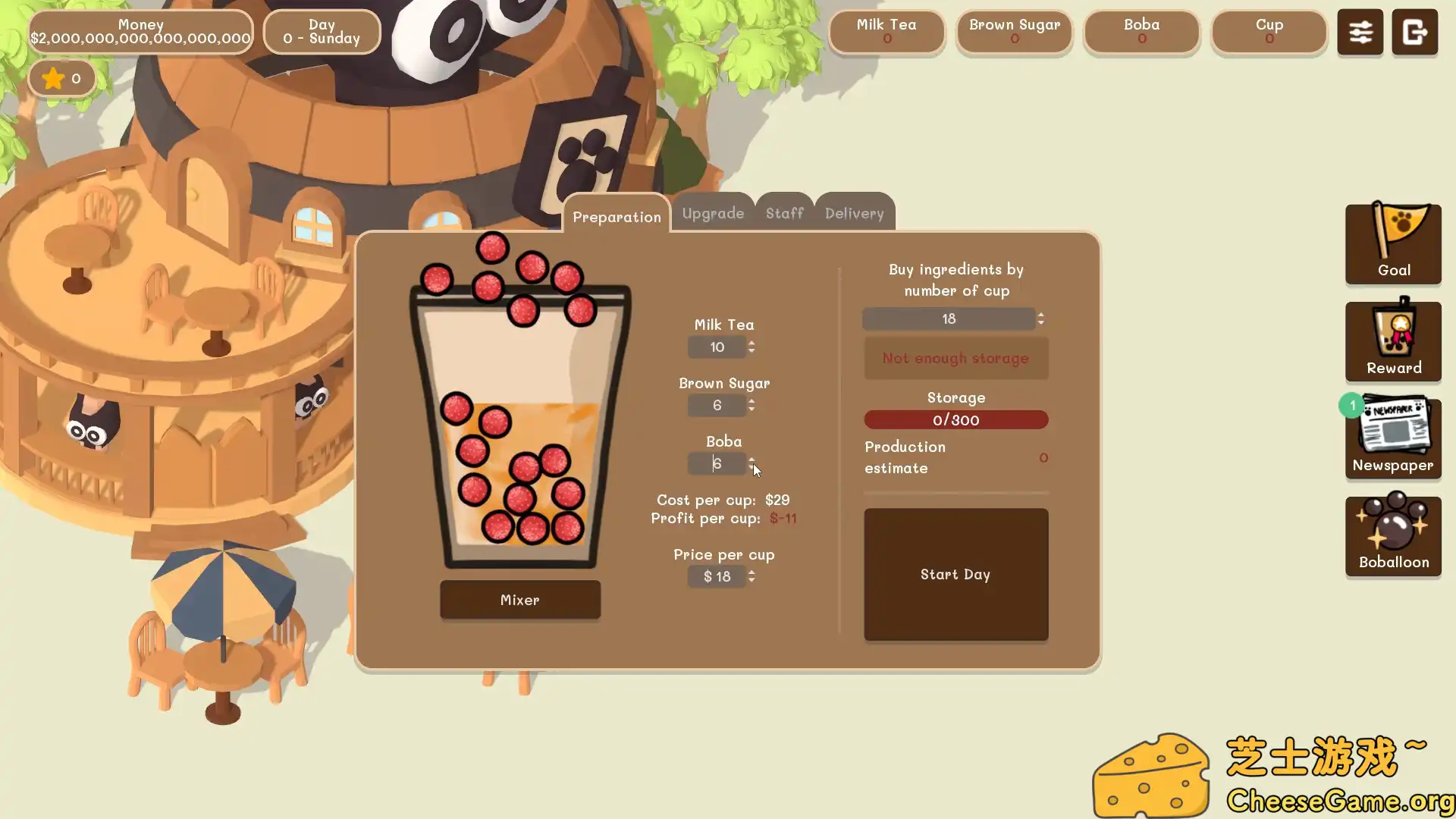Click the Storage progress bar
The width and height of the screenshot is (1456, 819).
pyautogui.click(x=955, y=419)
